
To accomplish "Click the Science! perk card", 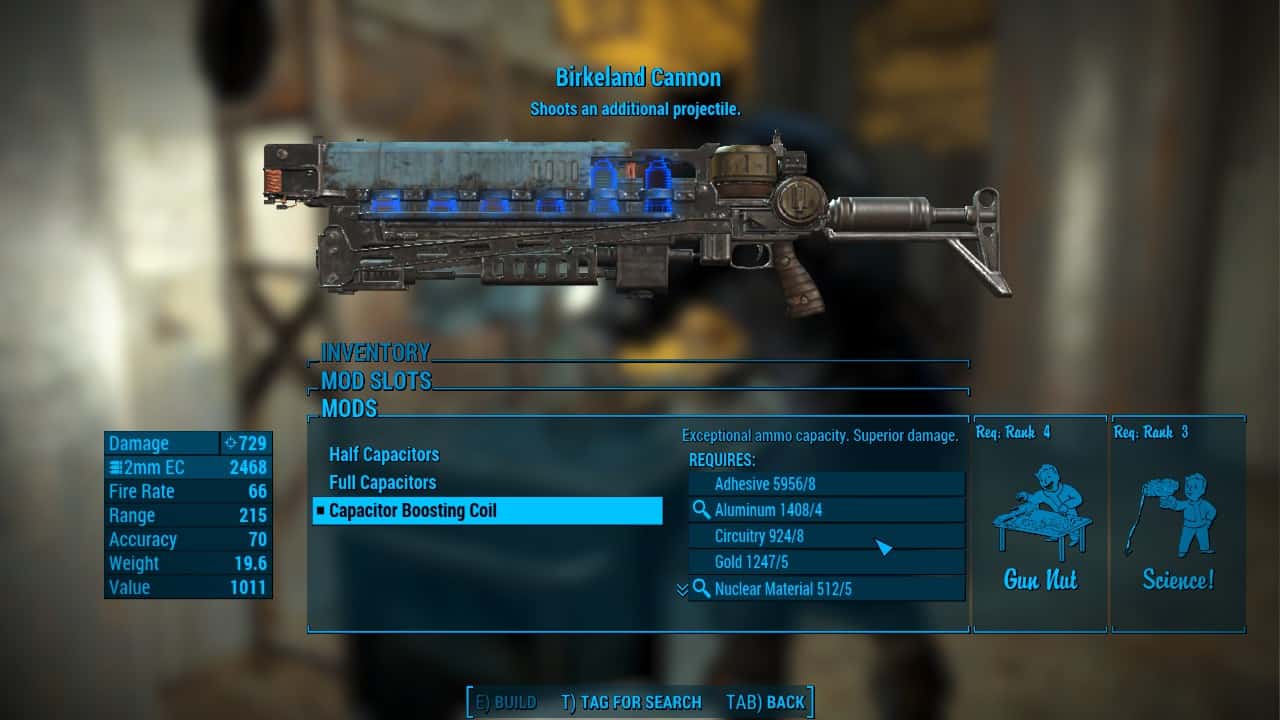I will click(1178, 525).
